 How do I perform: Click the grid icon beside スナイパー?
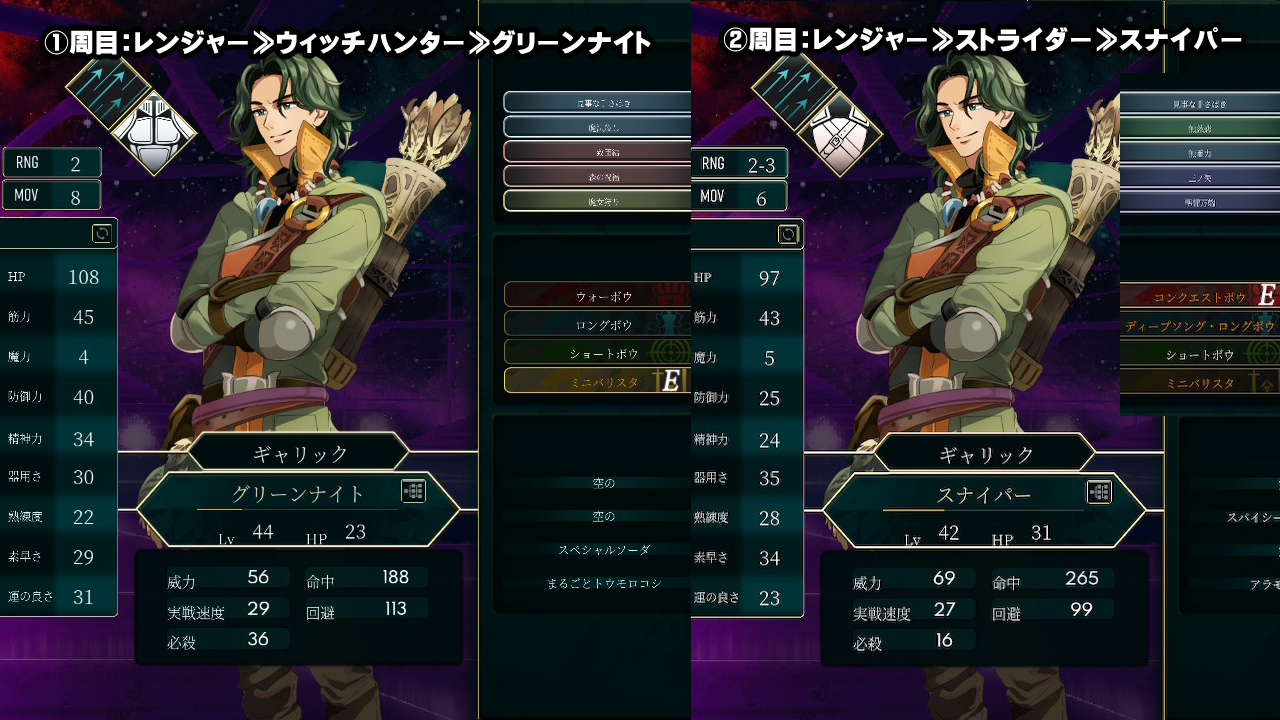tap(1099, 492)
